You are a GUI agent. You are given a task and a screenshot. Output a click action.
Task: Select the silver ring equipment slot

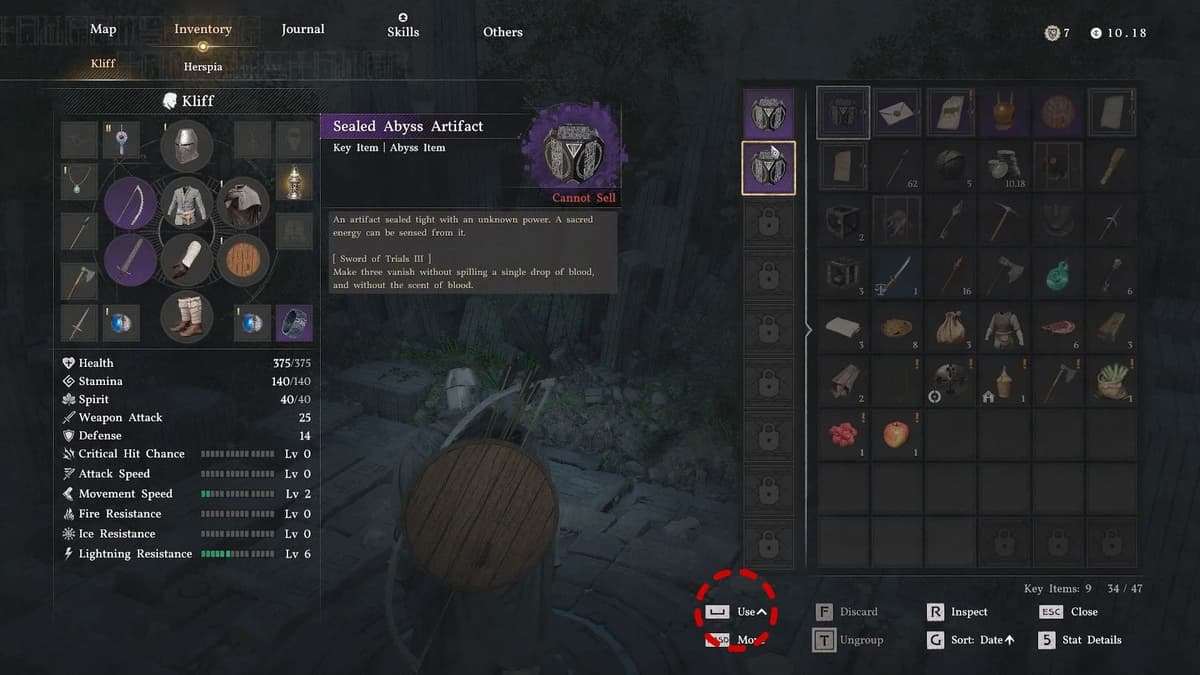(x=294, y=324)
